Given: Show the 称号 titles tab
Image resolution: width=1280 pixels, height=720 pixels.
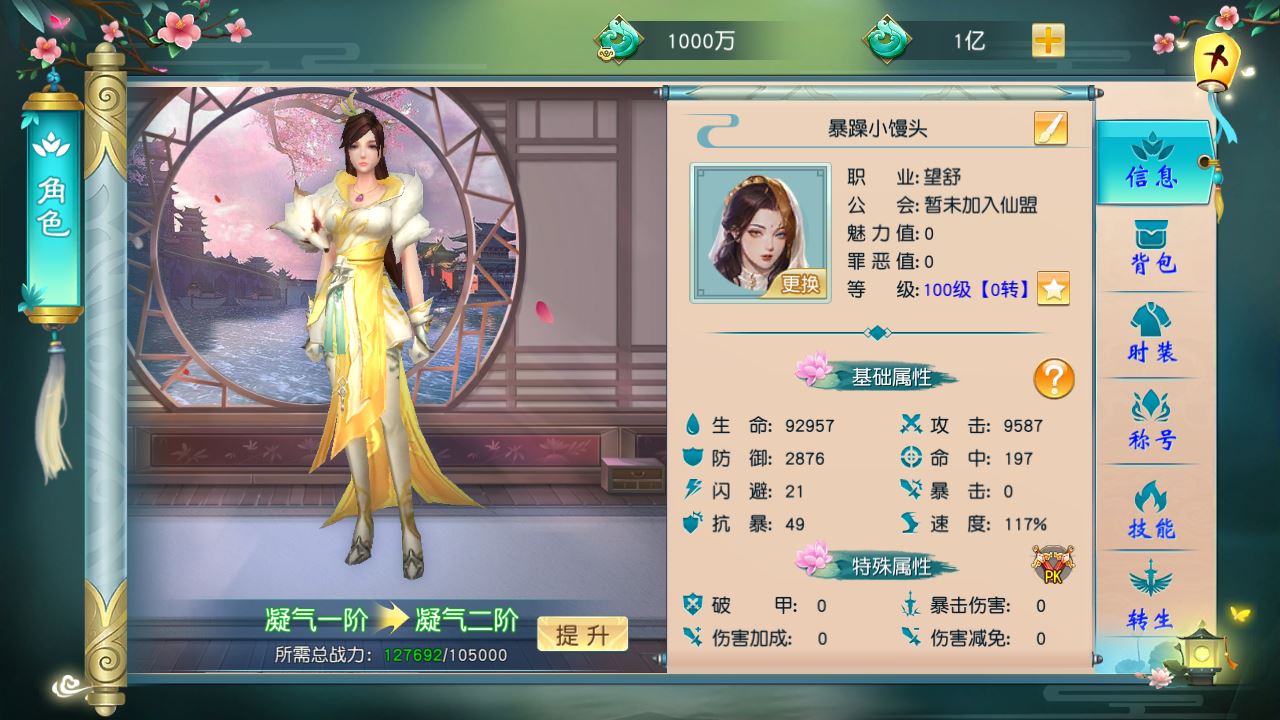Looking at the screenshot, I should point(1152,422).
